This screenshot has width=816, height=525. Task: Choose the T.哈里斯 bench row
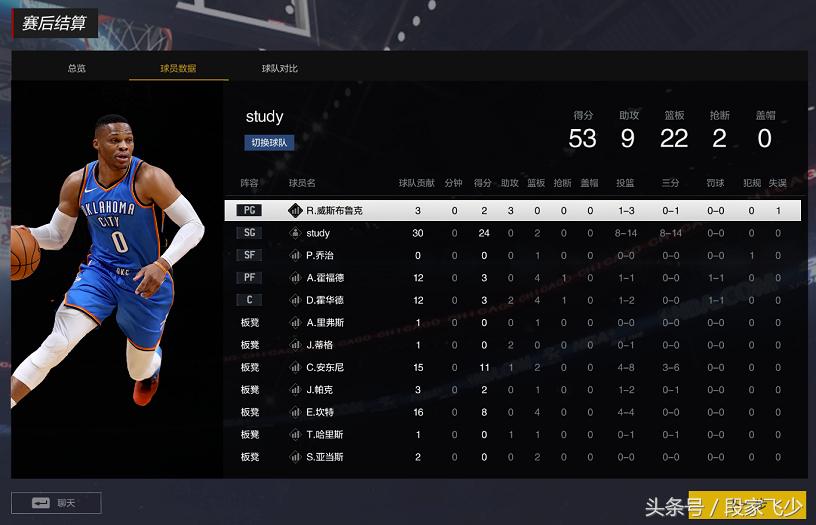point(325,434)
